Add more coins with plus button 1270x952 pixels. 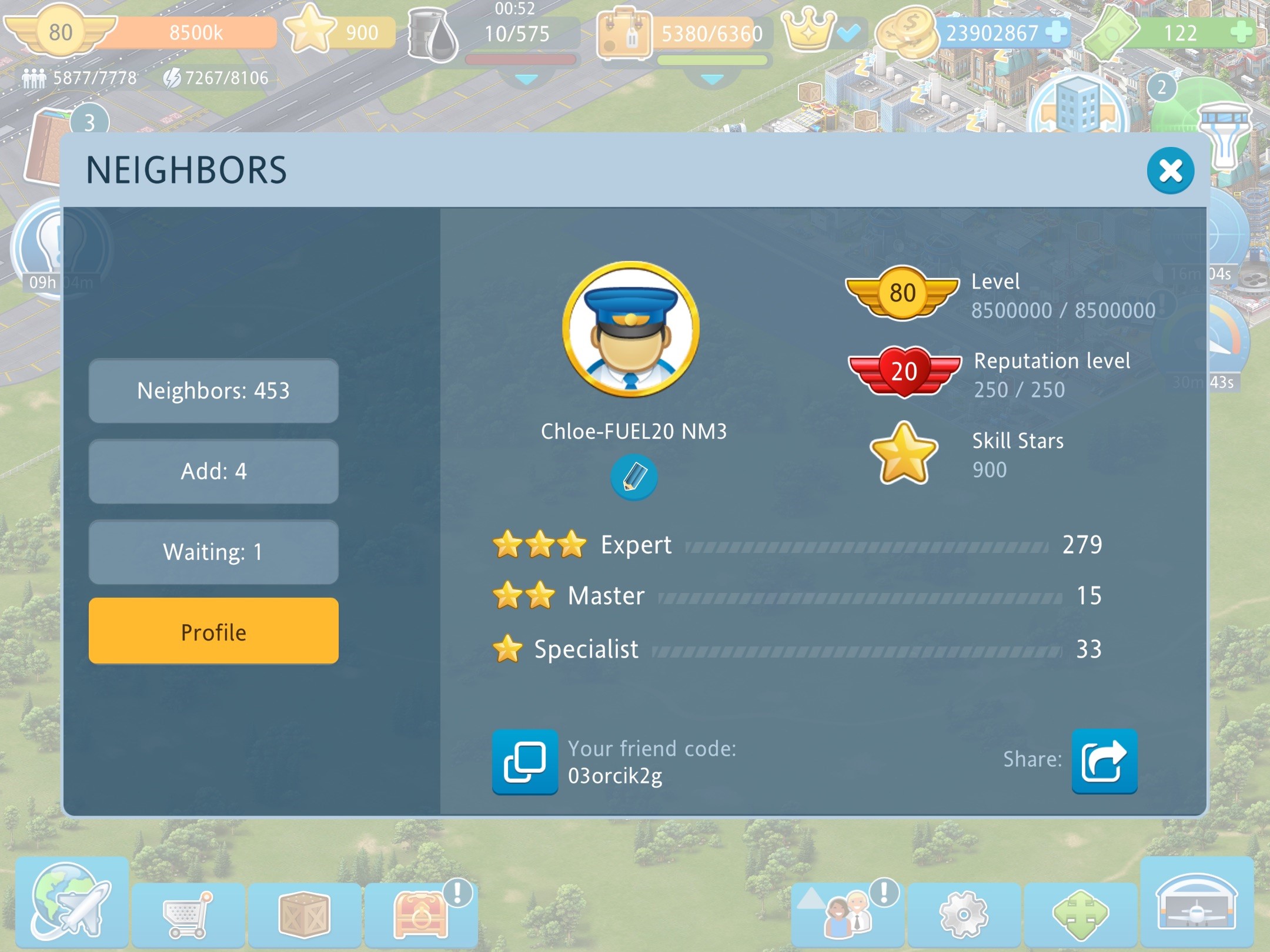click(1057, 32)
